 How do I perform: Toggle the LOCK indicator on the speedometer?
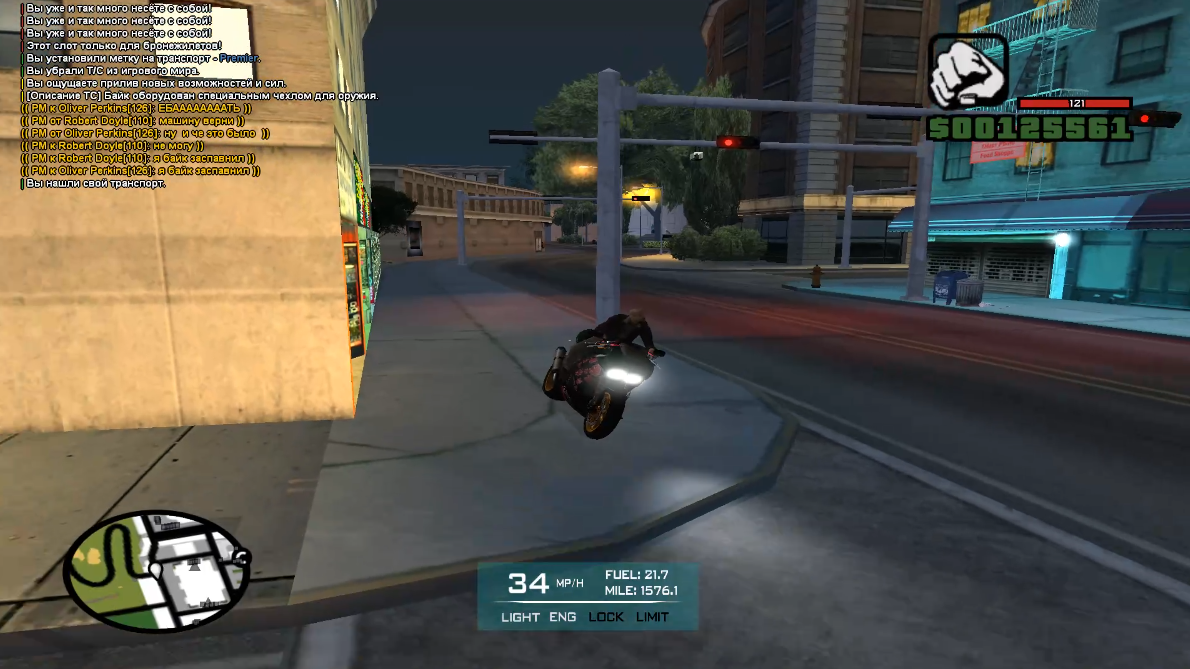606,617
